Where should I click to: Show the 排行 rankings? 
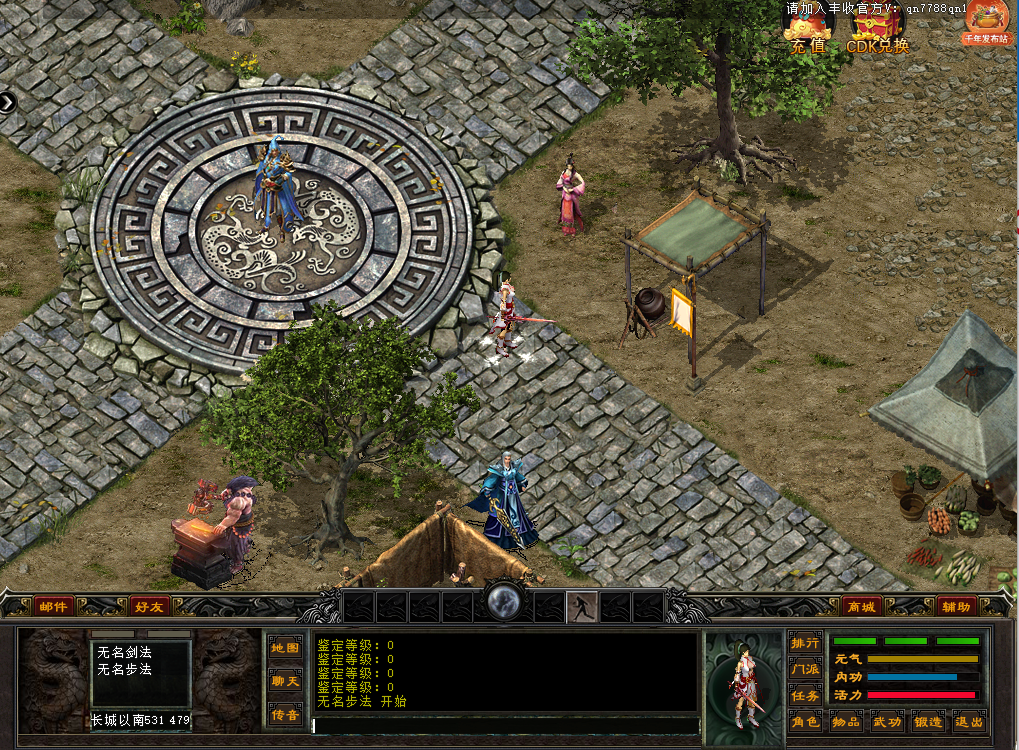tap(805, 642)
